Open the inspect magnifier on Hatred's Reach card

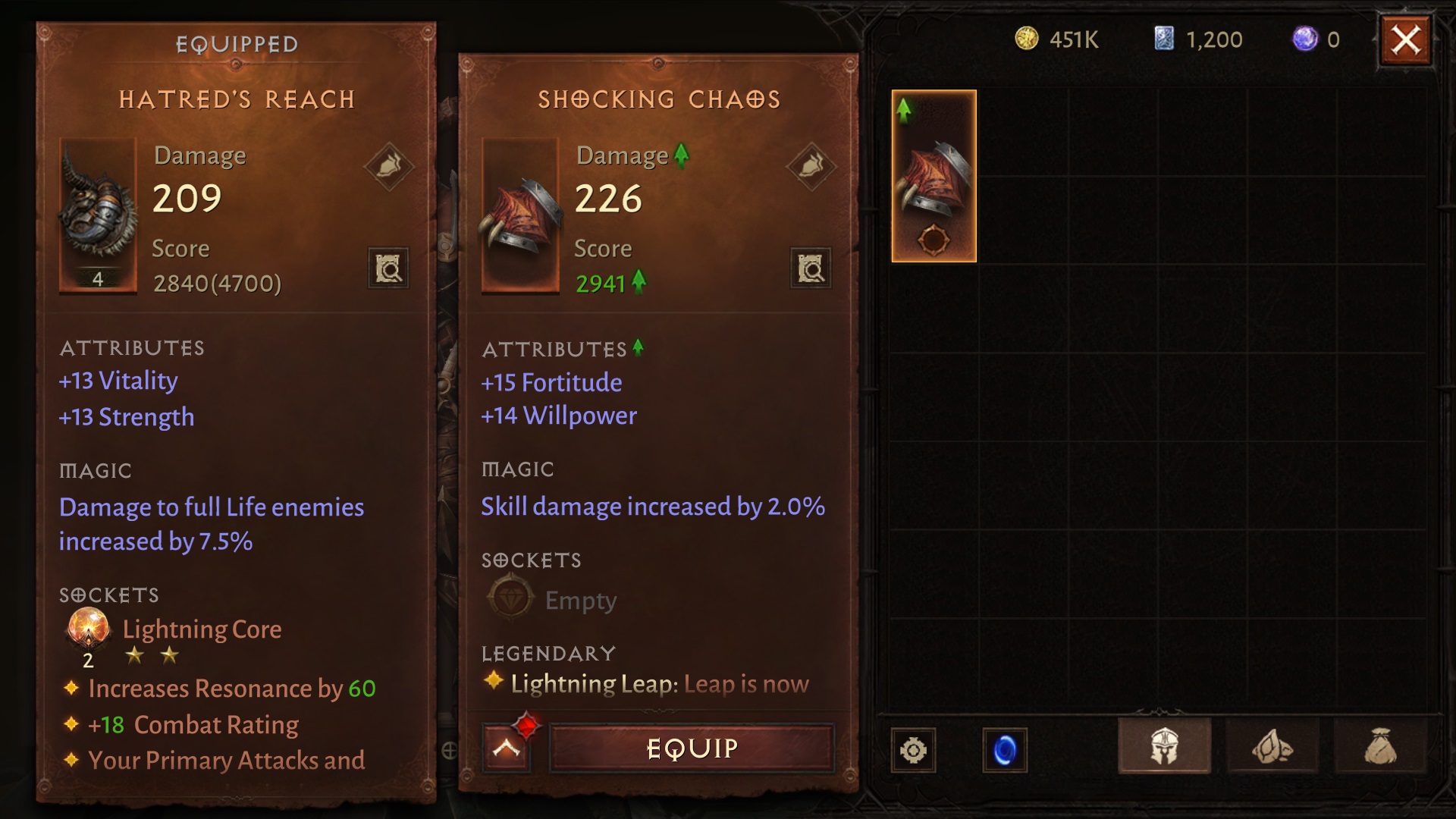tap(388, 268)
